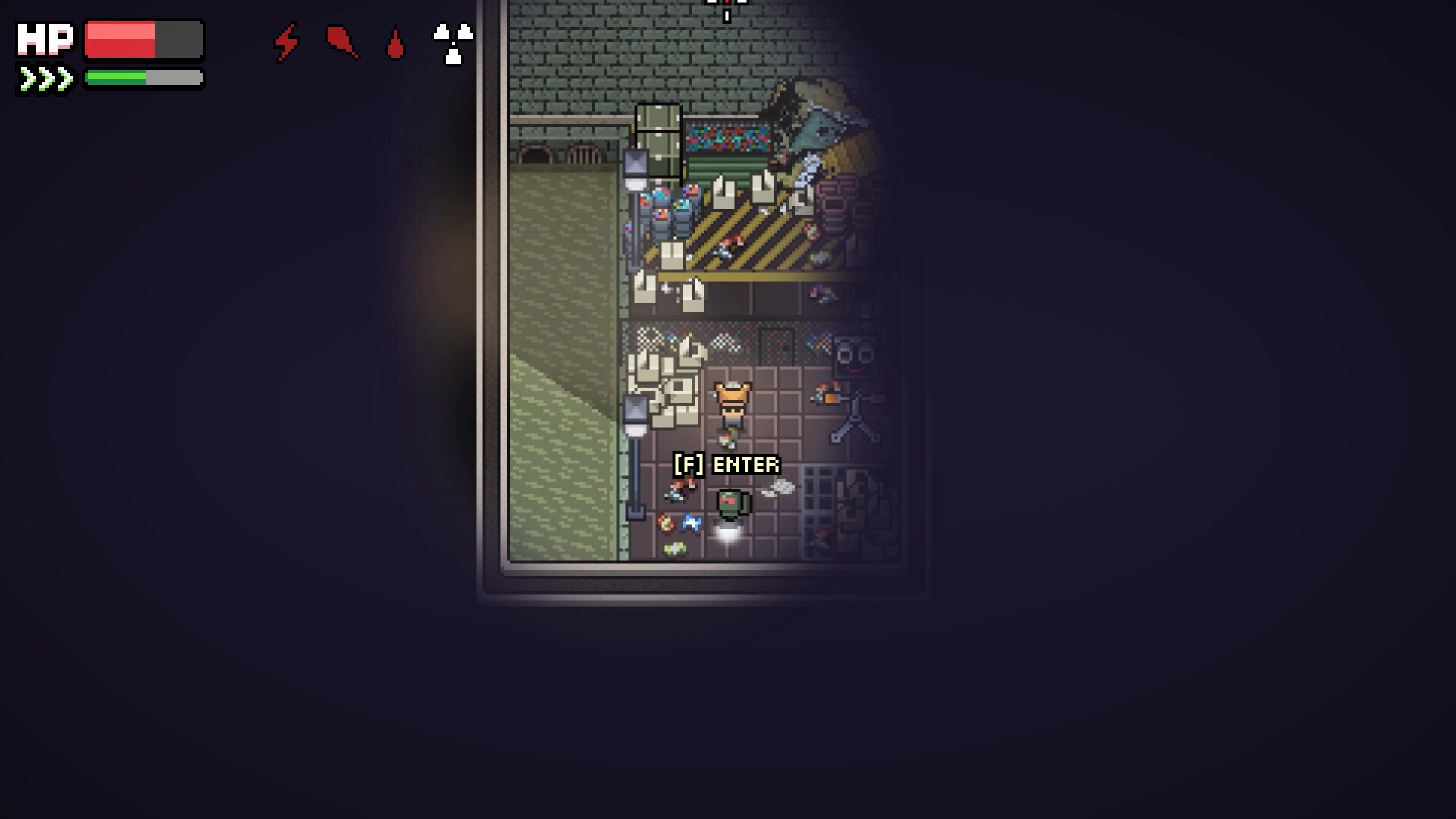Click the lightning energy status icon
Image resolution: width=1456 pixels, height=819 pixels.
286,43
